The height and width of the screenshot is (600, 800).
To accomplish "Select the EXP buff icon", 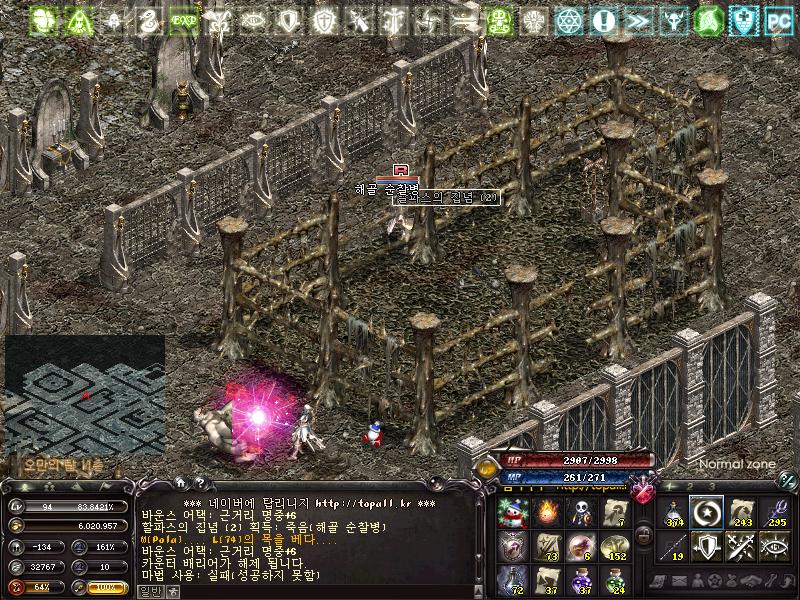I will [183, 20].
